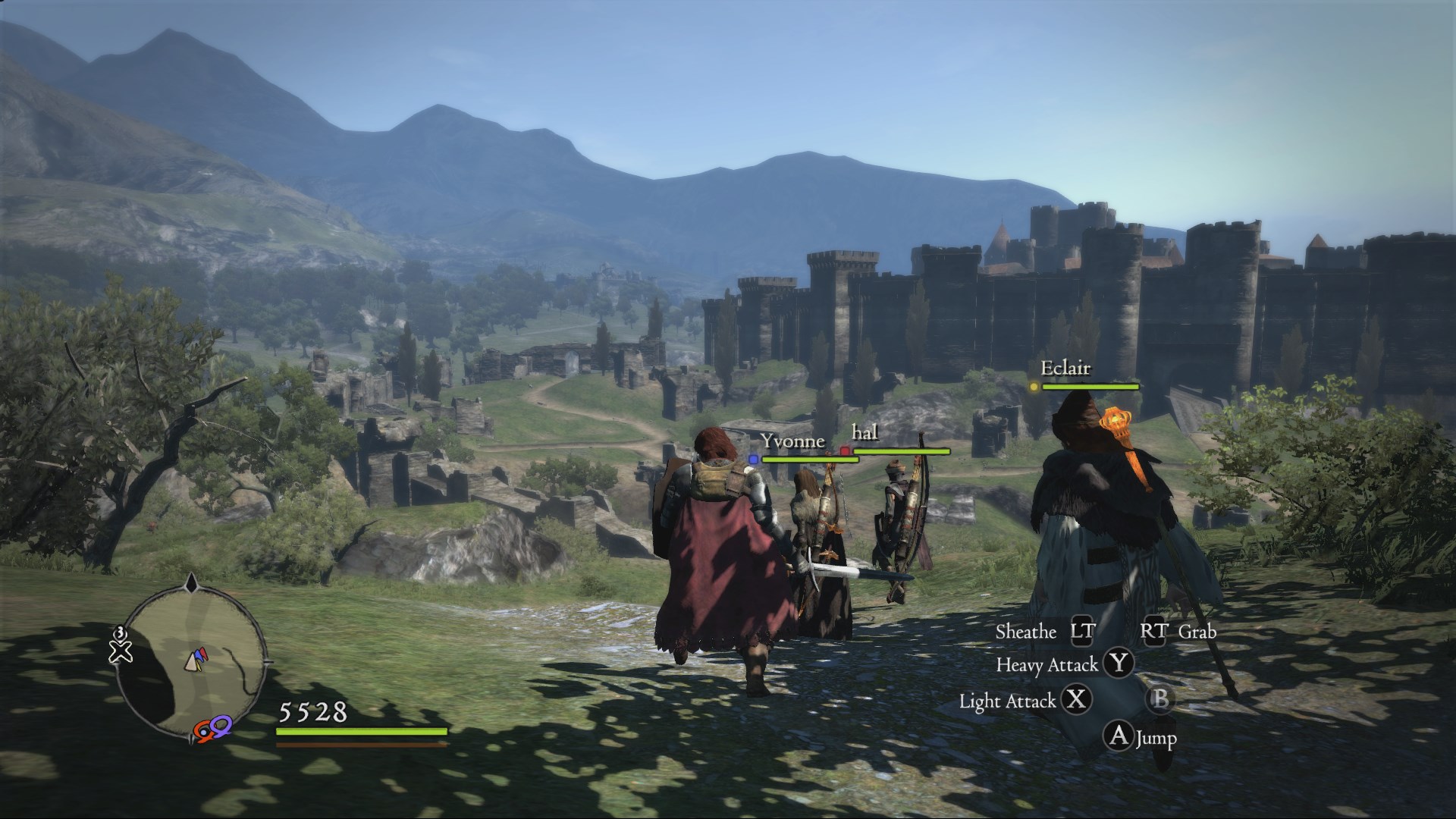Click the red and purple swirl icon below the minimap

click(x=212, y=730)
